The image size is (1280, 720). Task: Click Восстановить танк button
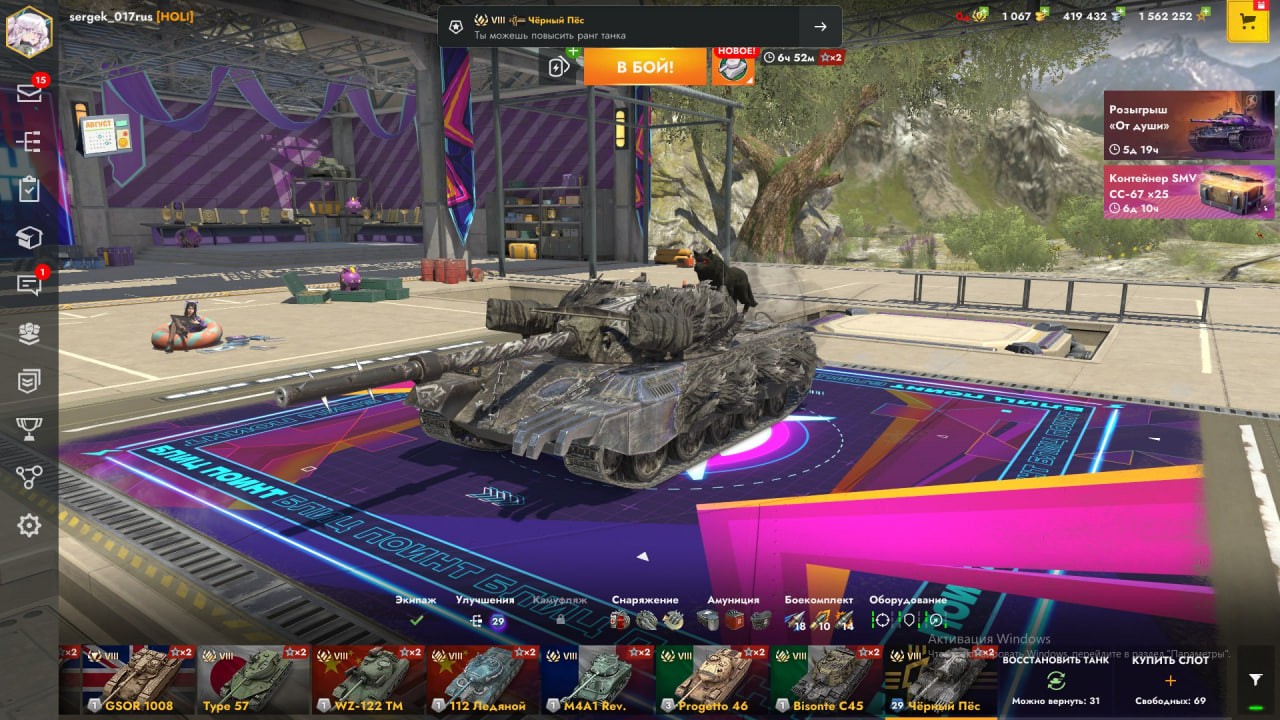pos(1054,680)
